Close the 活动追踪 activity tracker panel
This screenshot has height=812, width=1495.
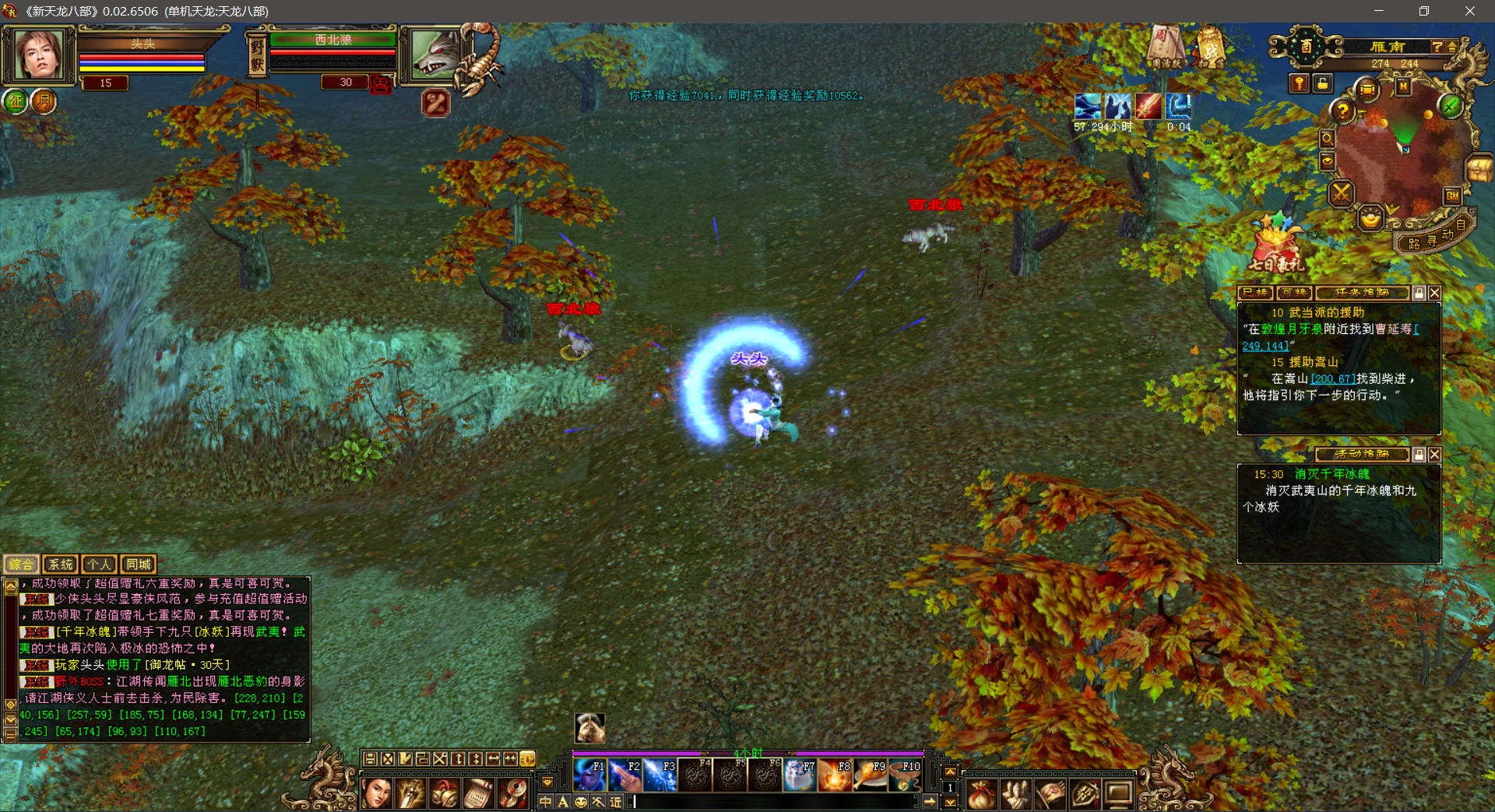(1434, 455)
